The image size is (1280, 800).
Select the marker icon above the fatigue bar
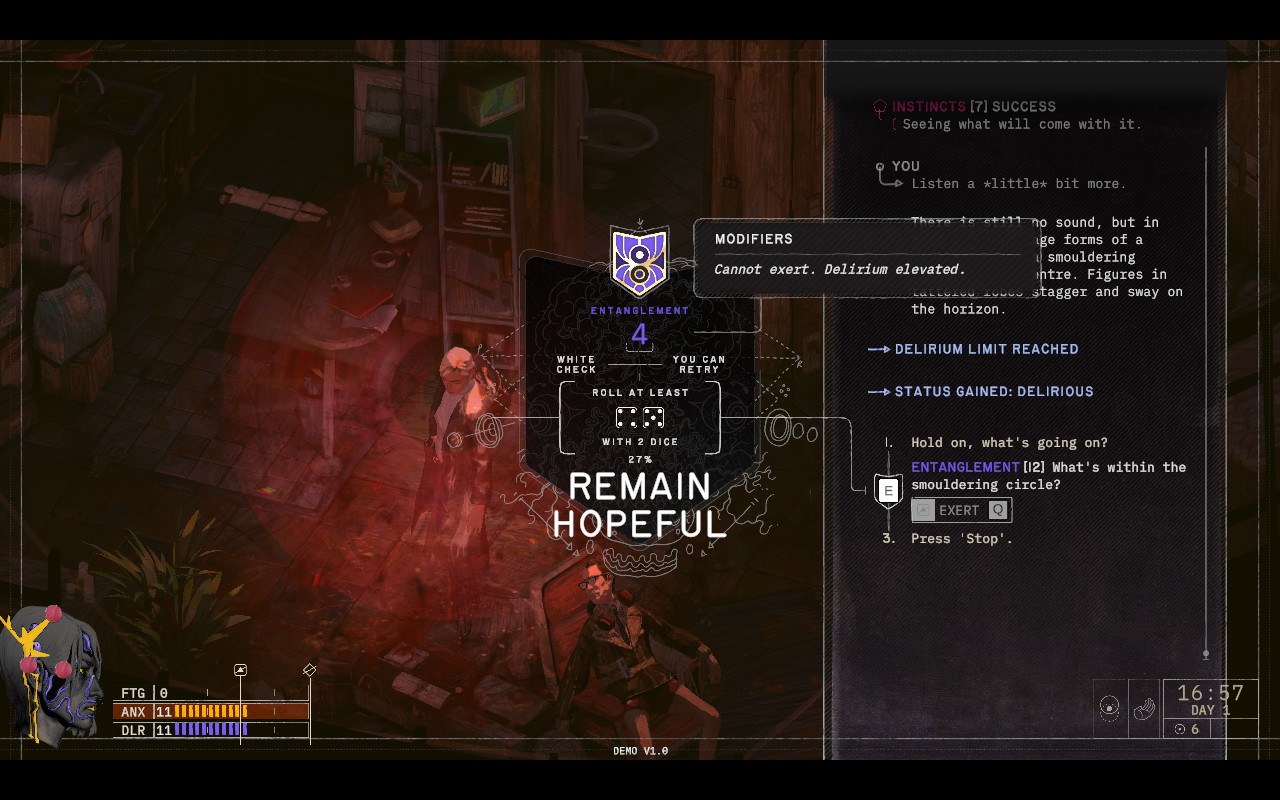pos(240,668)
